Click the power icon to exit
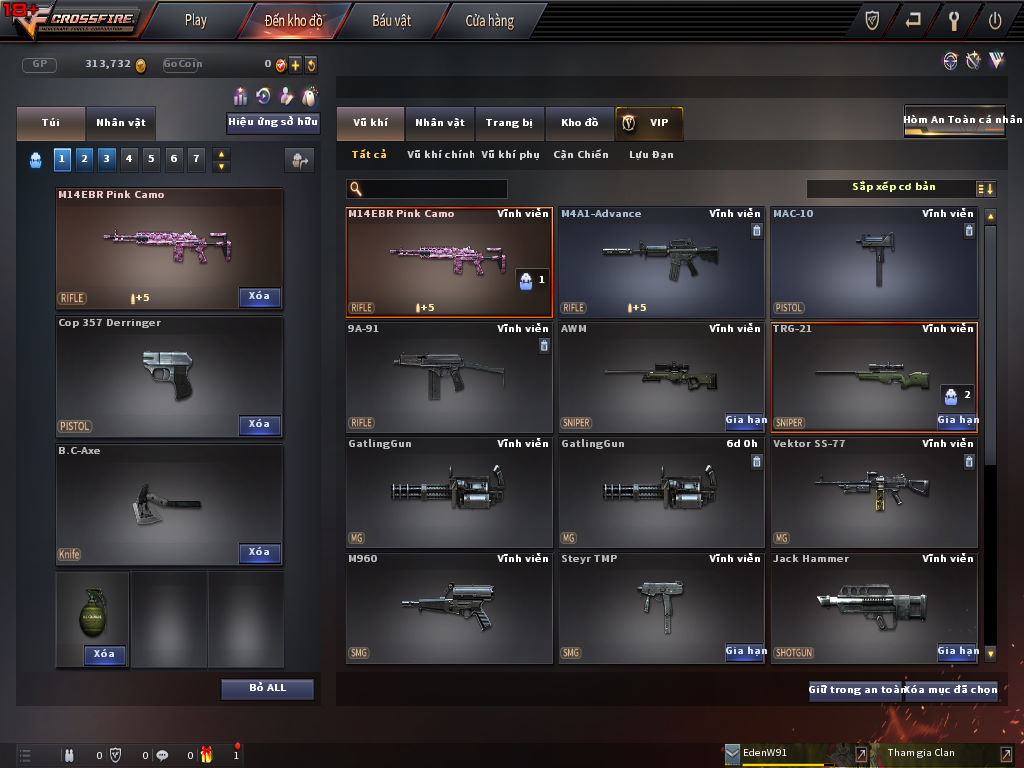The image size is (1024, 768). (995, 20)
